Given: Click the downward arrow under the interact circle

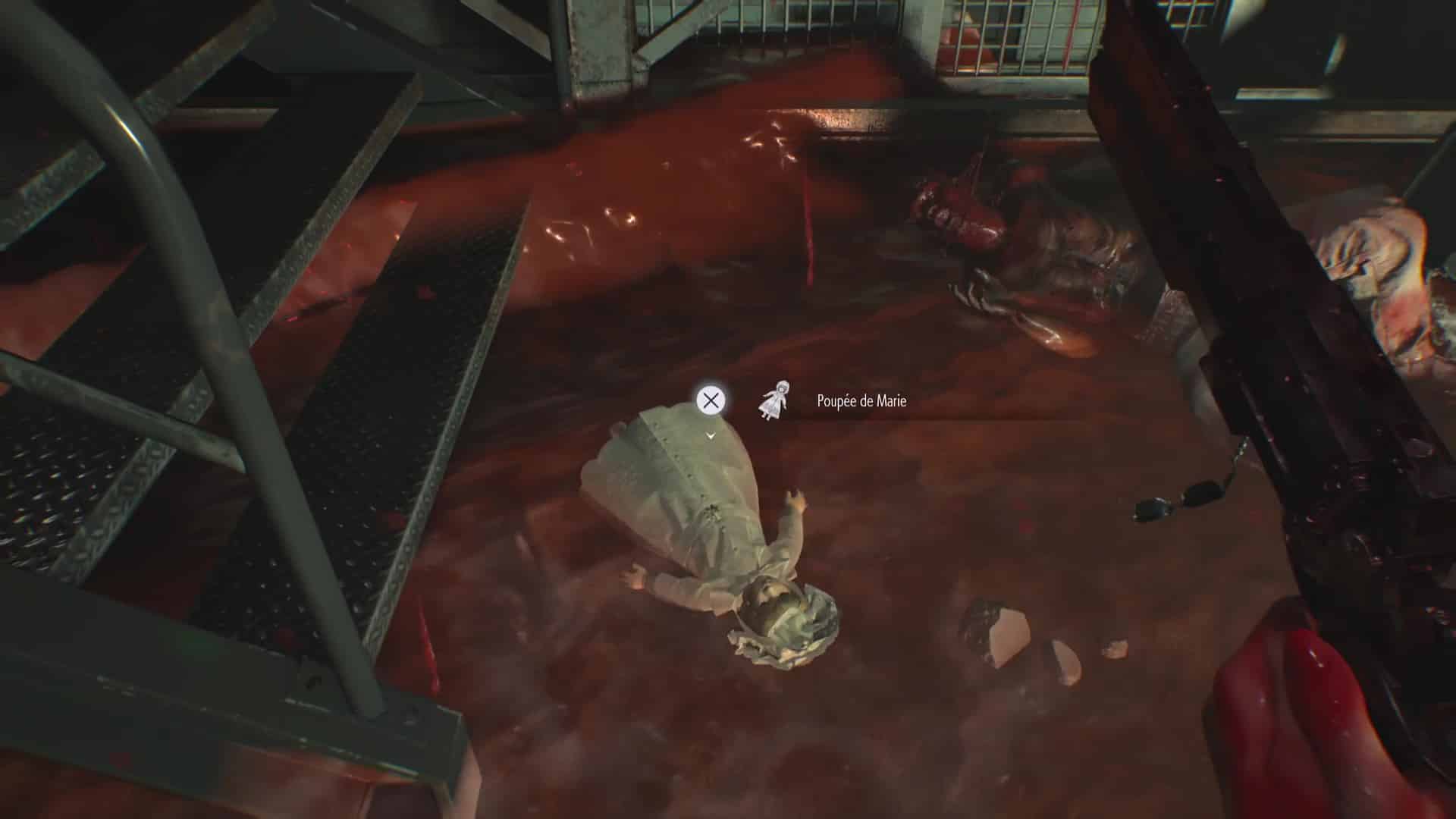Looking at the screenshot, I should coord(710,436).
